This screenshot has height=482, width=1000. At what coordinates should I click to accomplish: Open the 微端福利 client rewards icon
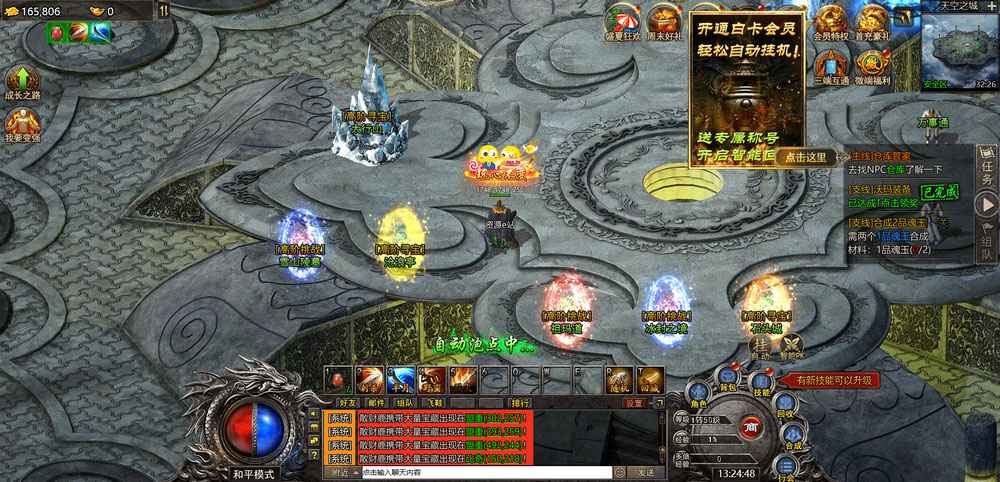click(872, 65)
